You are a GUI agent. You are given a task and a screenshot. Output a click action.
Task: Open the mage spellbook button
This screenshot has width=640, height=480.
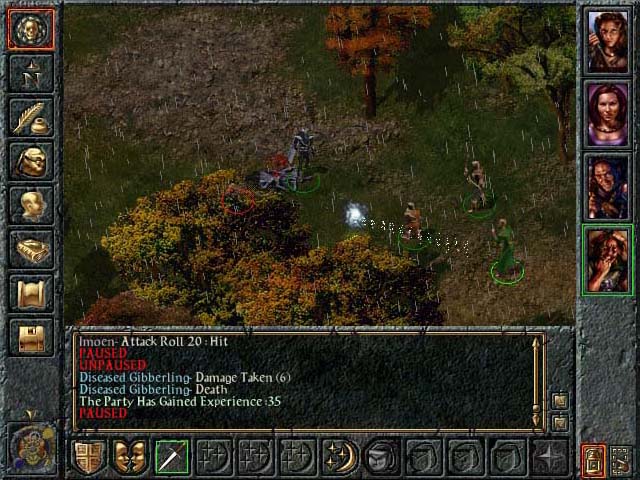click(31, 249)
